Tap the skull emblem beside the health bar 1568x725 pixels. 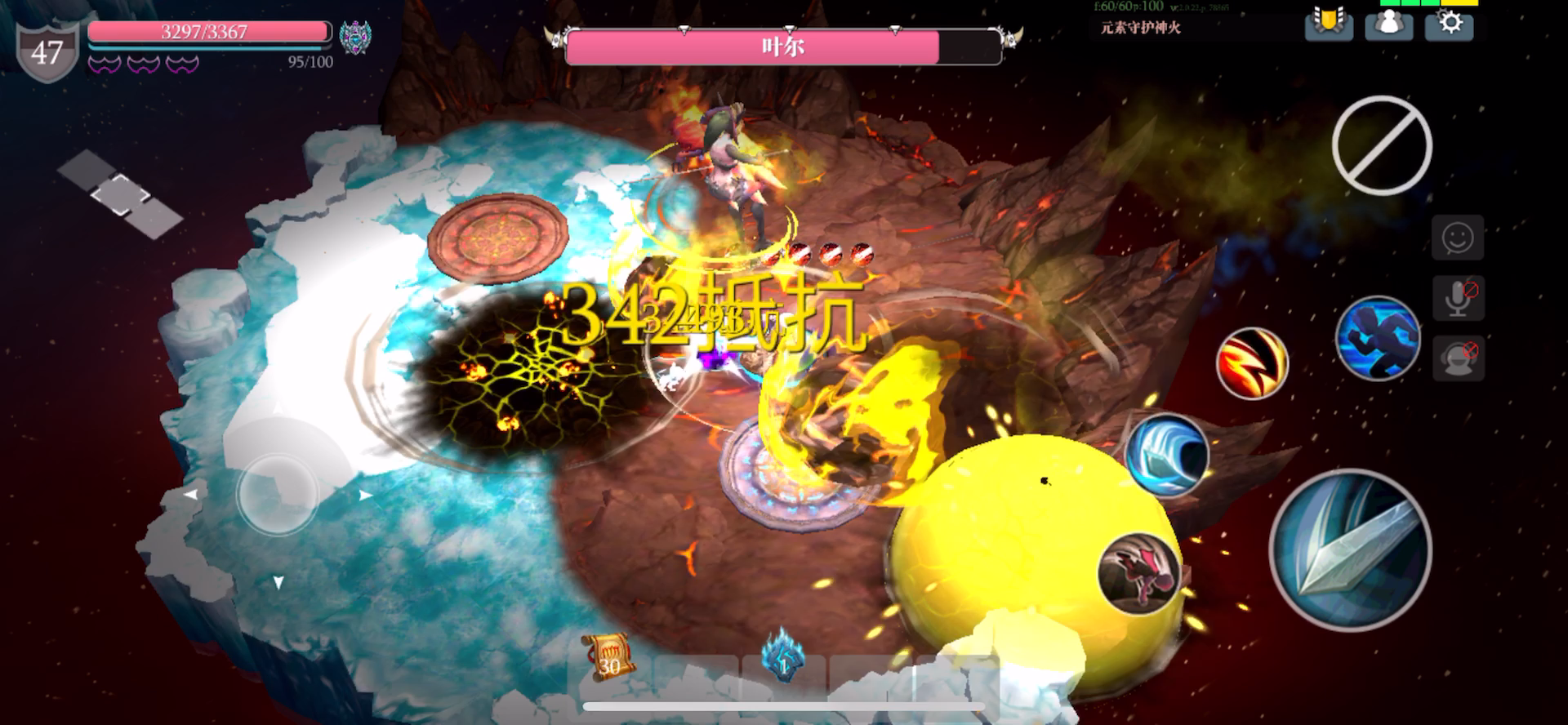coord(355,38)
